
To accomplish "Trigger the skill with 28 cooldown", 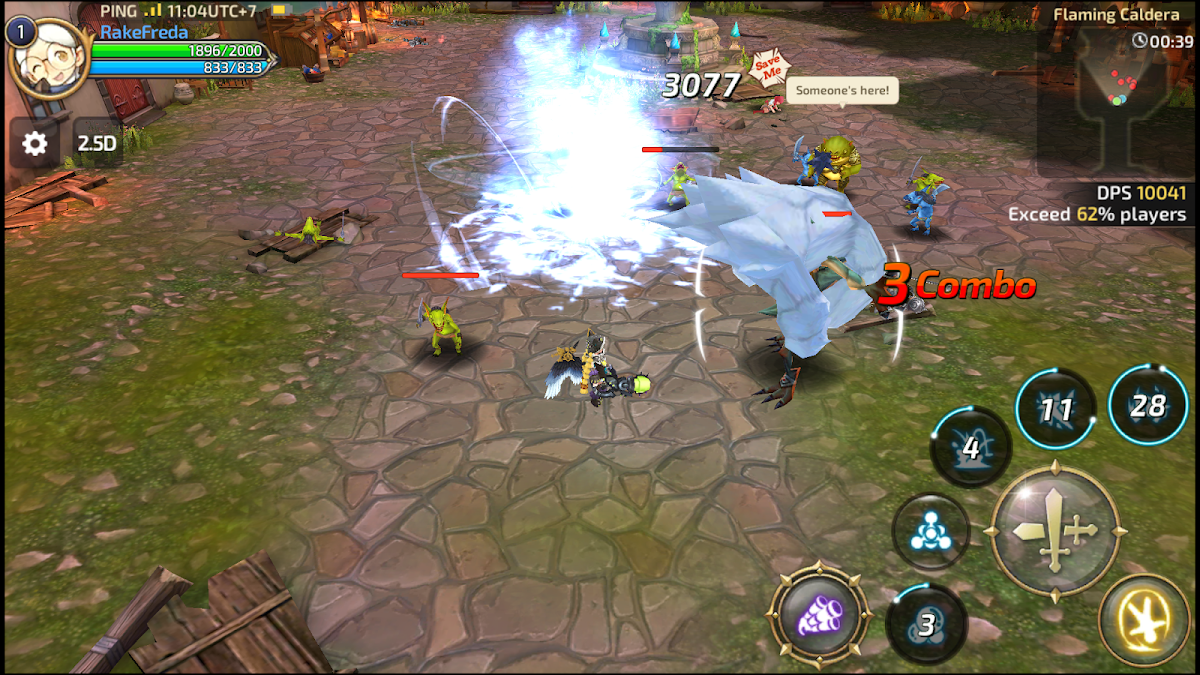I will pos(1148,405).
